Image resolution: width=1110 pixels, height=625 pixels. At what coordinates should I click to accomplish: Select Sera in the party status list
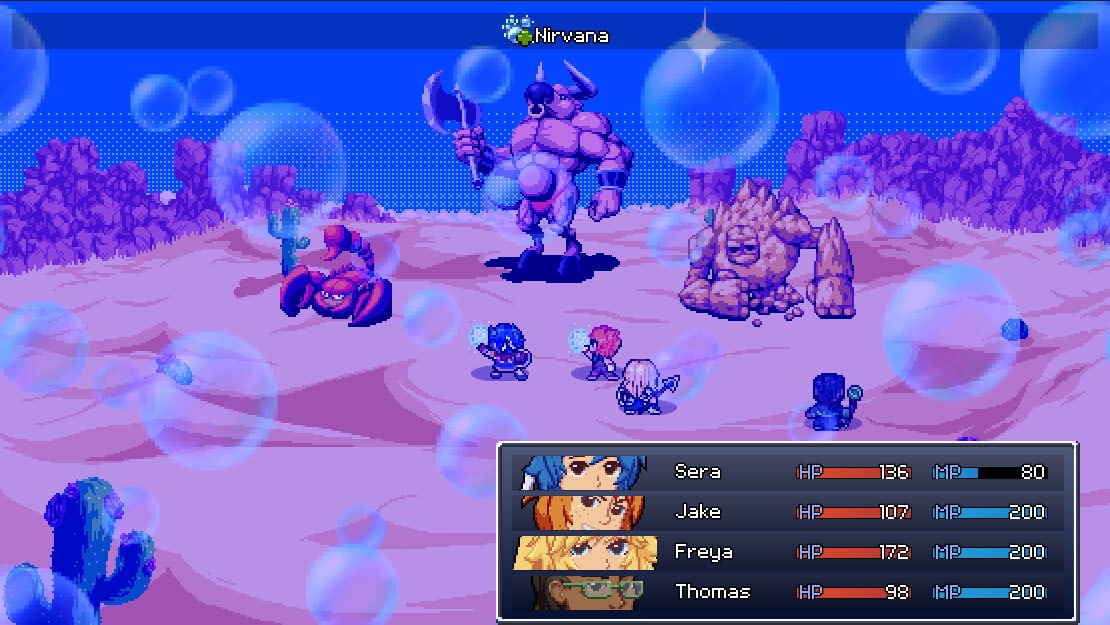[x=697, y=472]
